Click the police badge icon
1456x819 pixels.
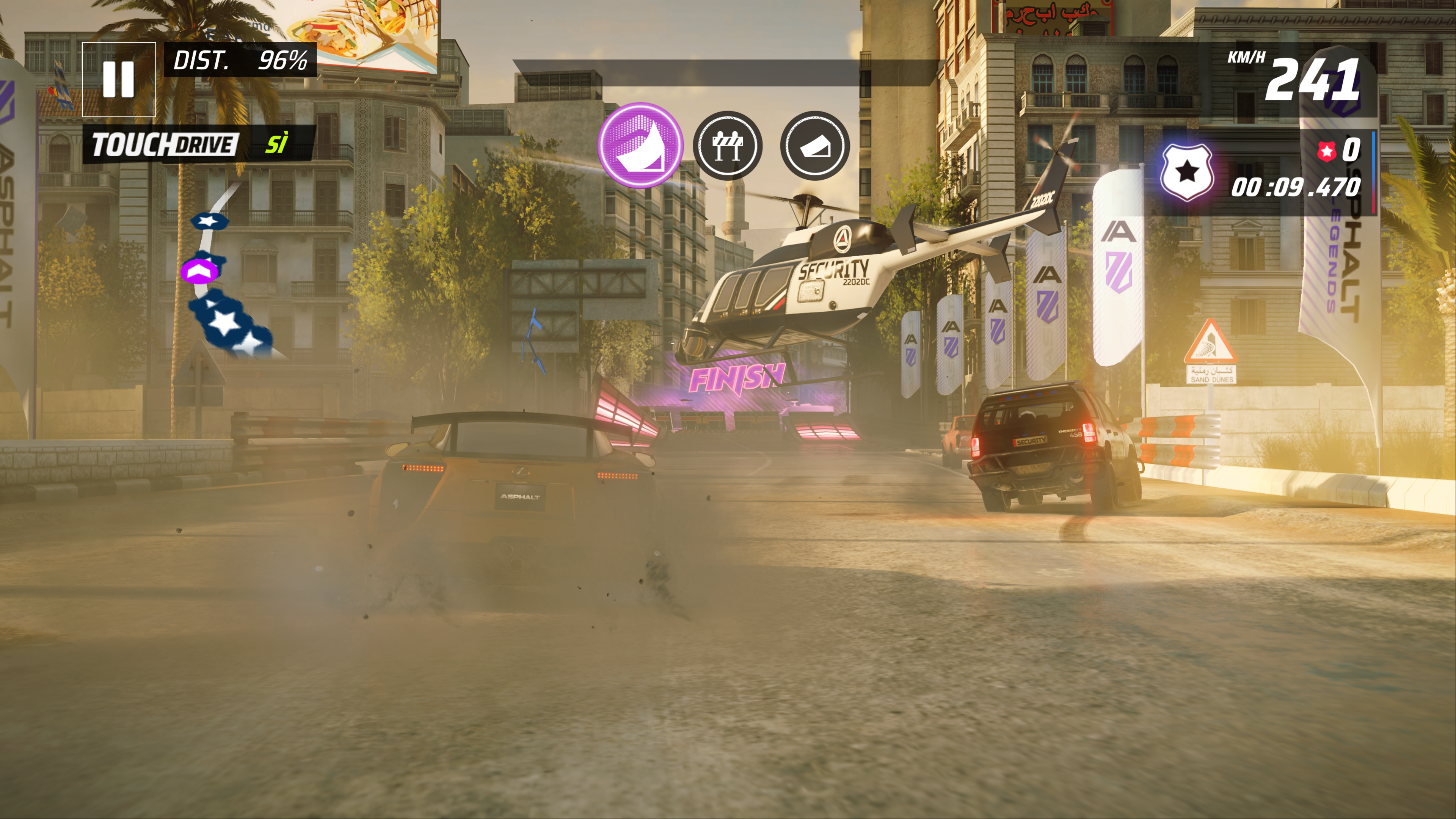coord(1186,172)
